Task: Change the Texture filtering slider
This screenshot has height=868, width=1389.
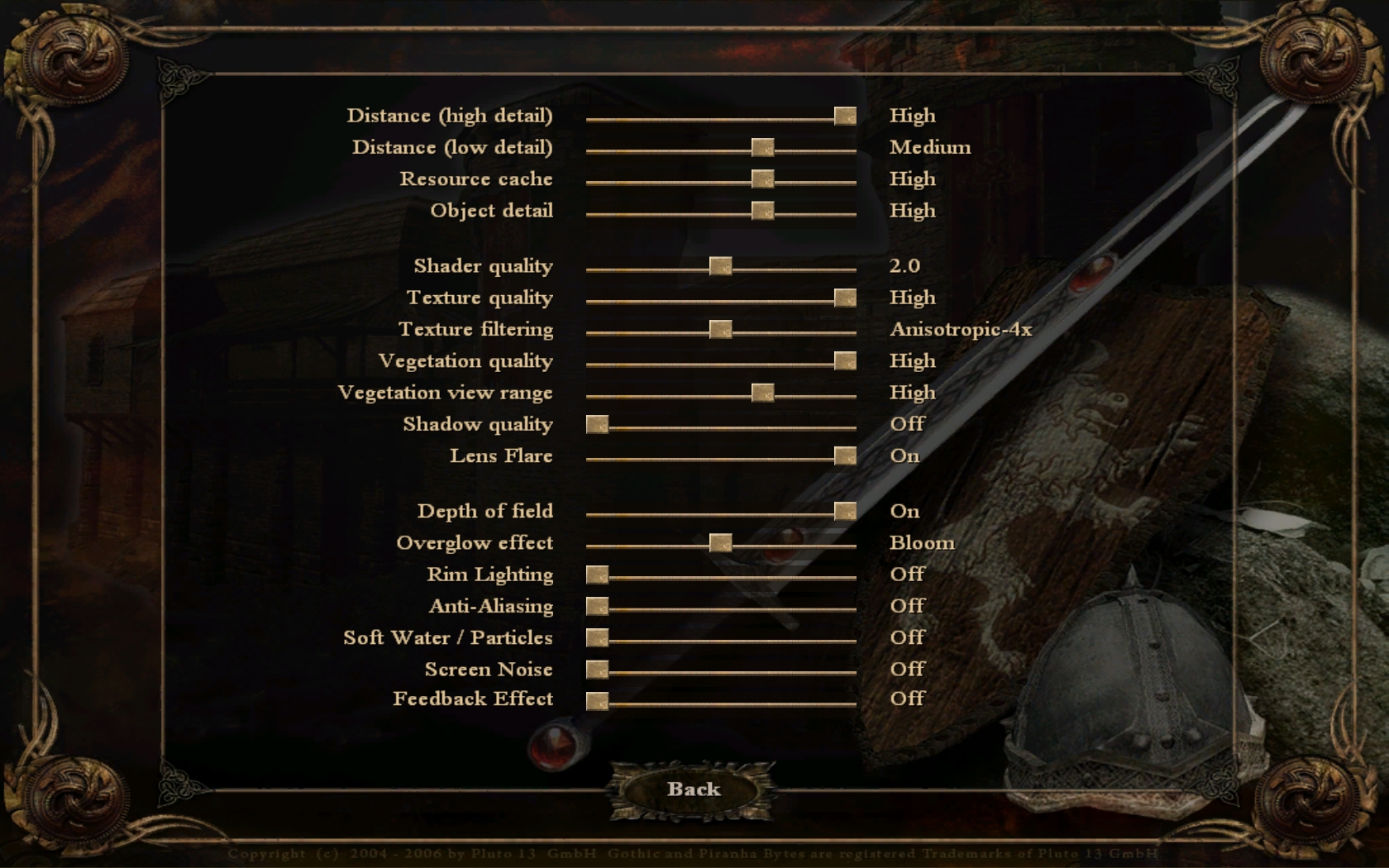Action: click(x=720, y=330)
